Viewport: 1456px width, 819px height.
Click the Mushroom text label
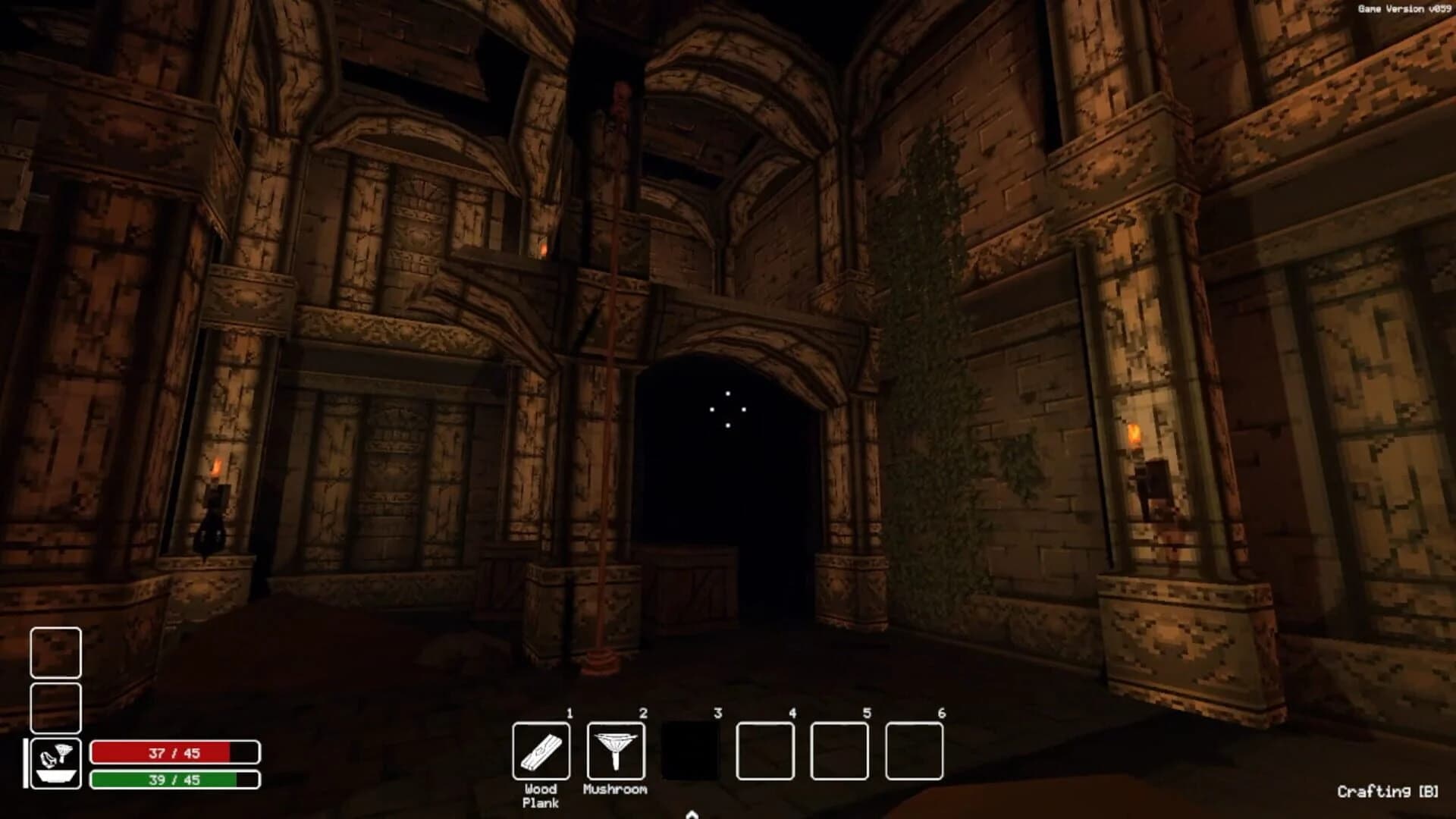tap(614, 791)
